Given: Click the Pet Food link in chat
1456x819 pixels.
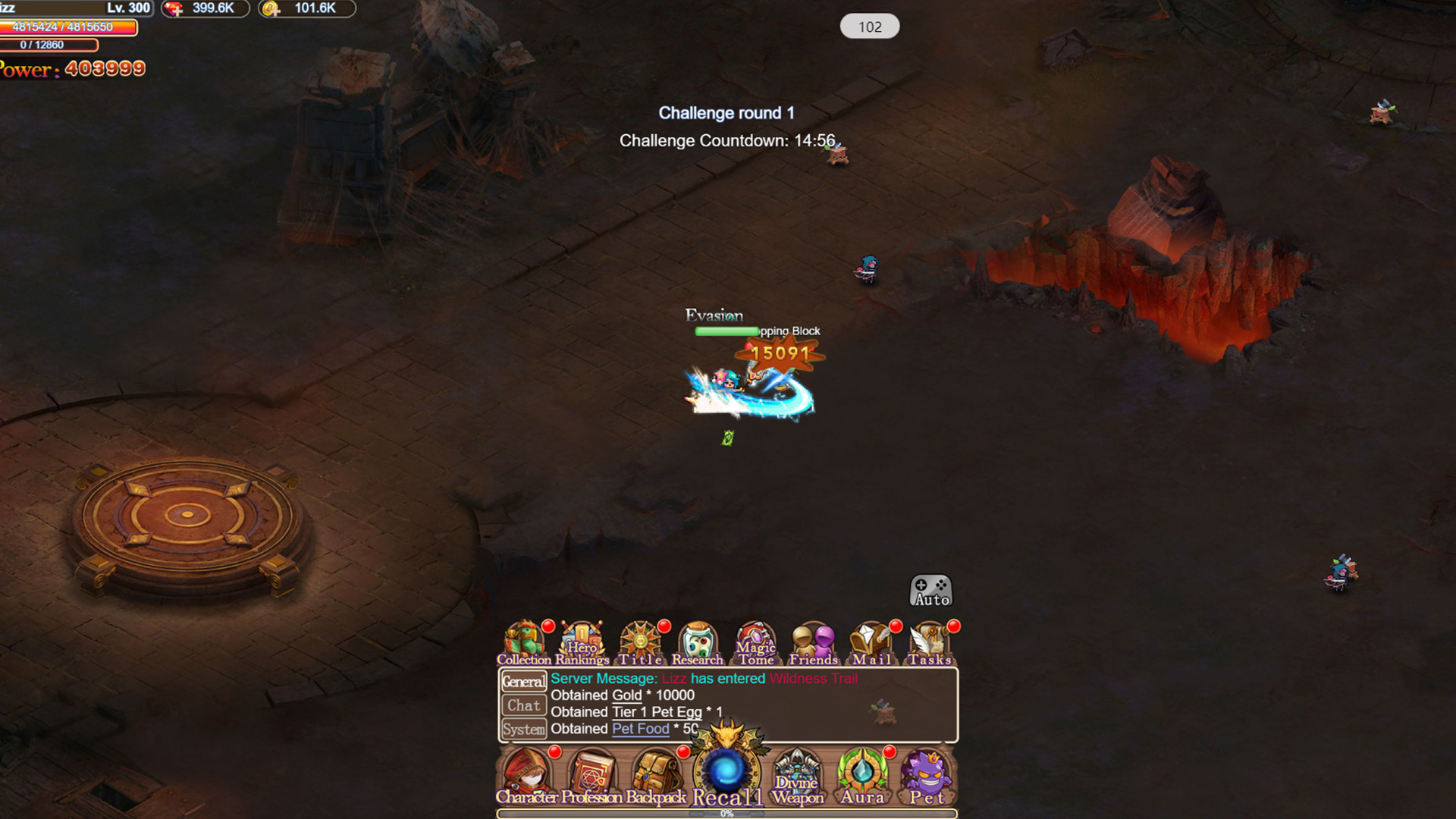Looking at the screenshot, I should click(639, 729).
